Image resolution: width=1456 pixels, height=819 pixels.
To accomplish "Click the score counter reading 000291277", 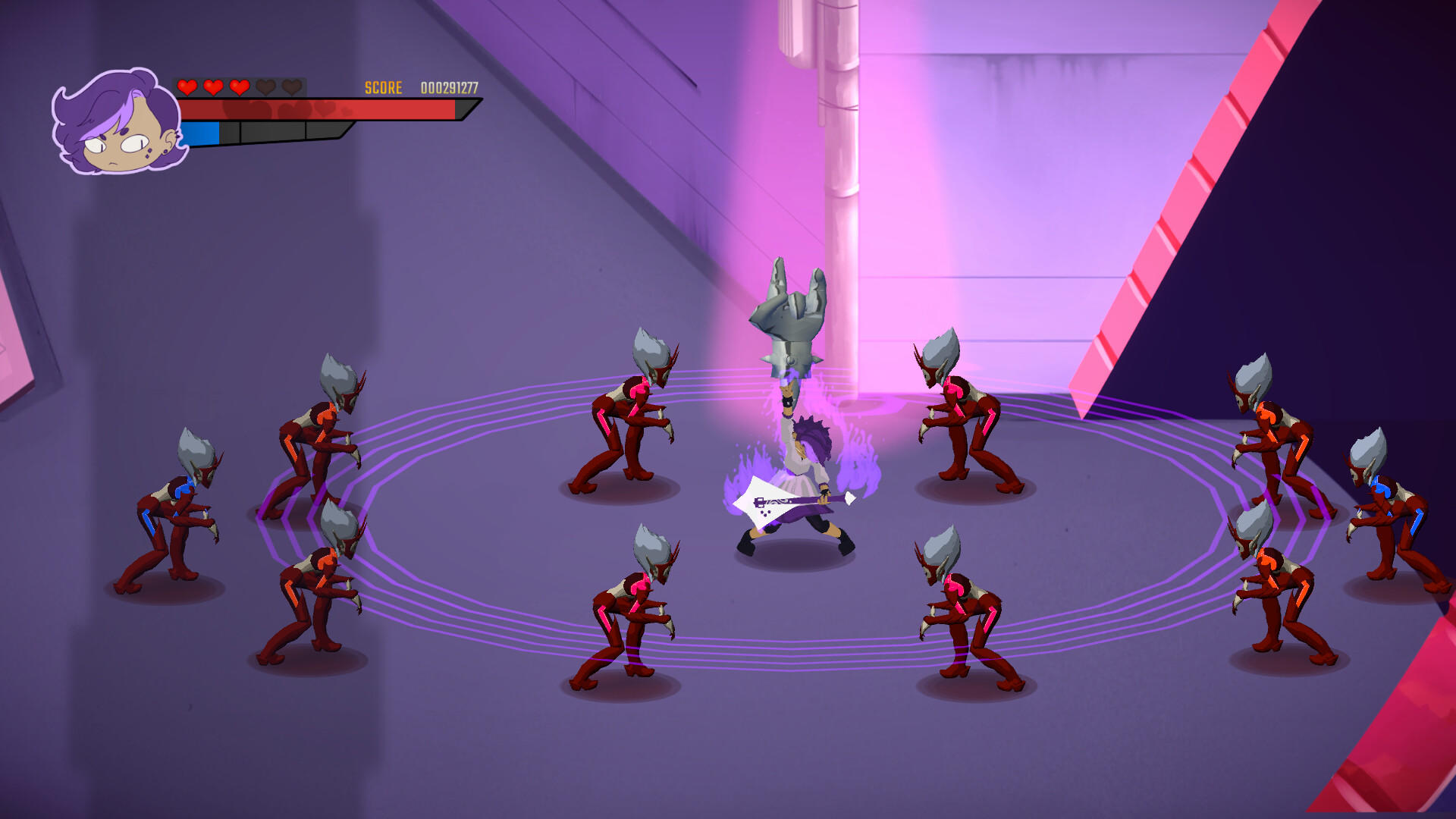I will pyautogui.click(x=447, y=88).
